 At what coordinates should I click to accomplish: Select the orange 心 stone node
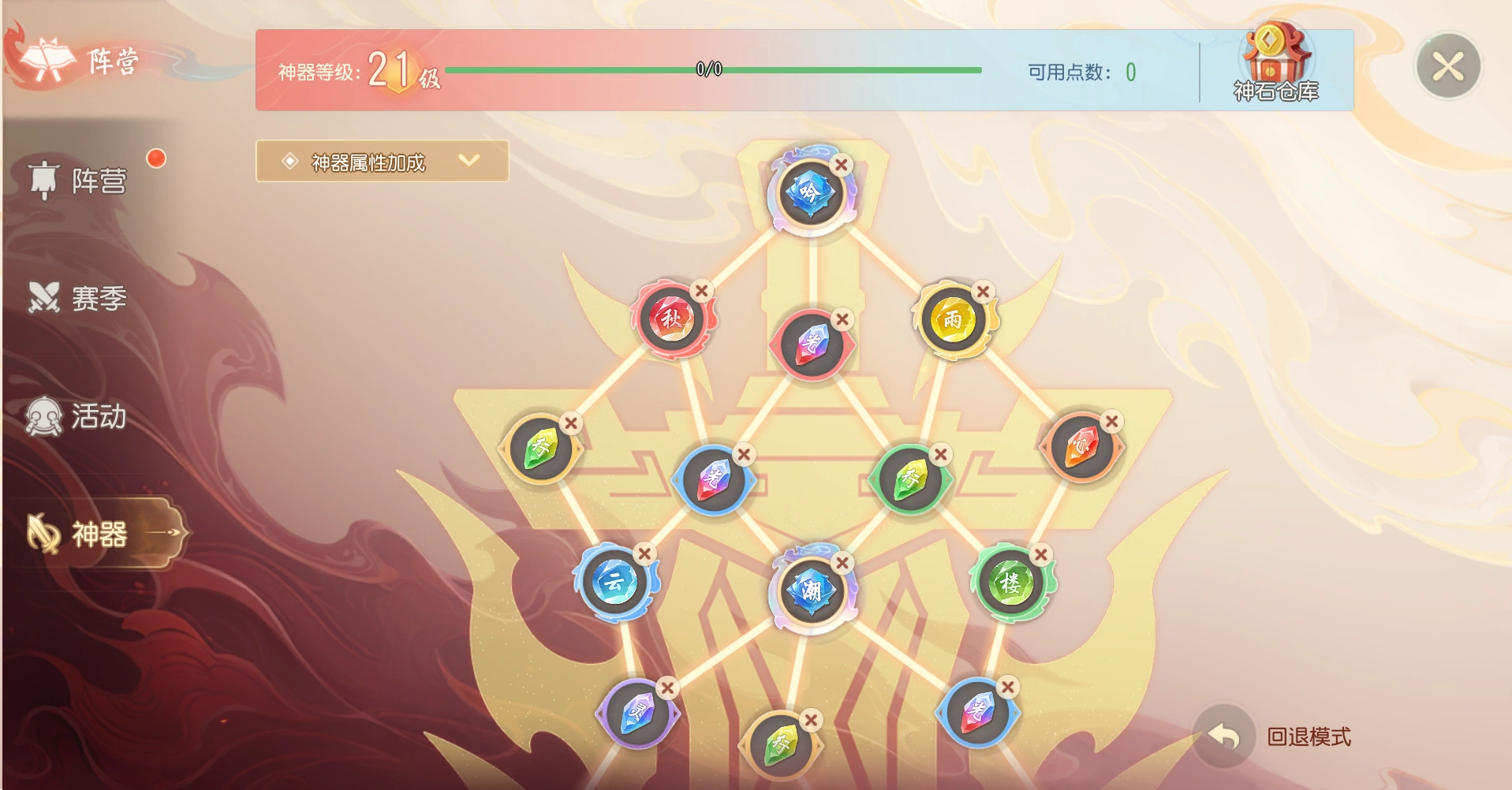point(1080,447)
